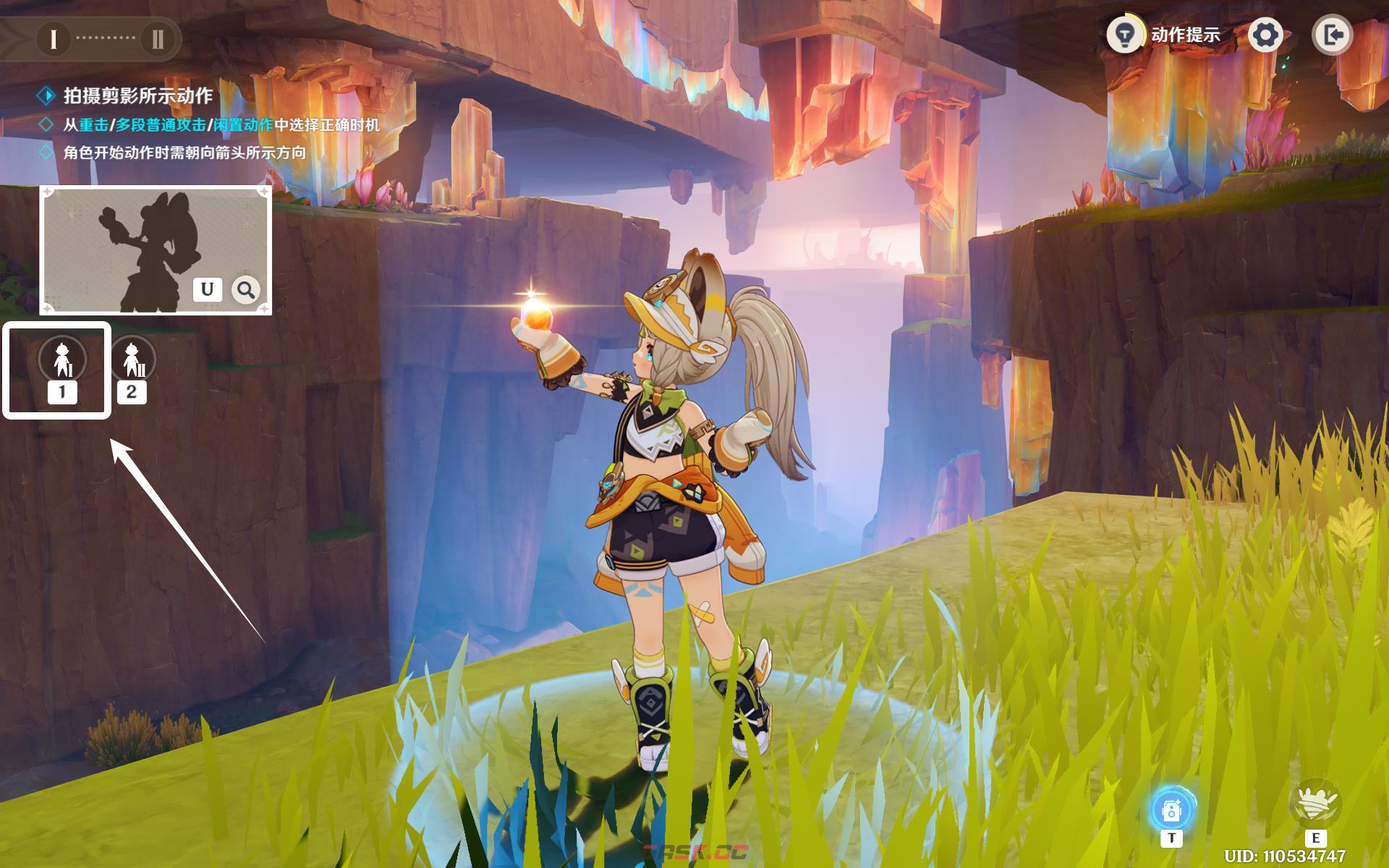Select character pose slot 1
Screen dimensions: 1389x868
click(62, 360)
